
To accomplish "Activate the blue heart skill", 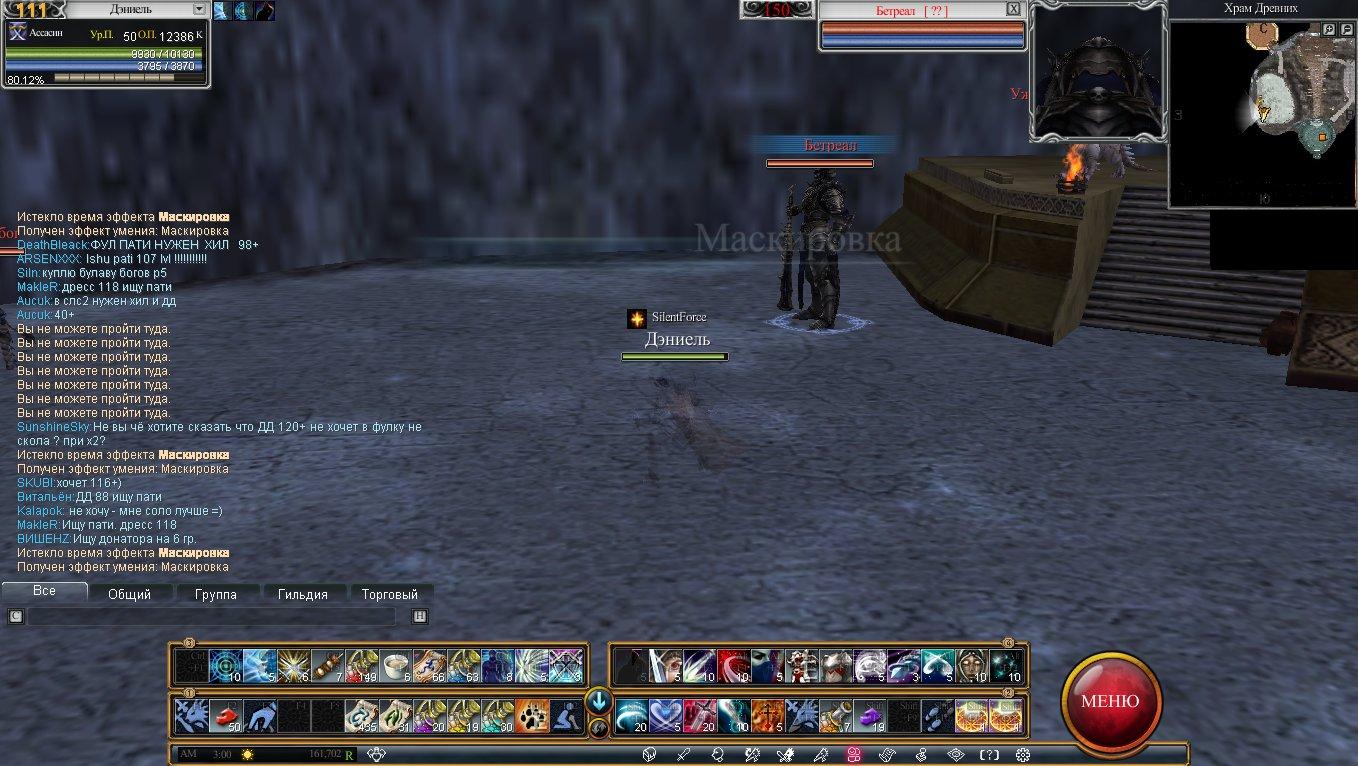I will tap(665, 716).
